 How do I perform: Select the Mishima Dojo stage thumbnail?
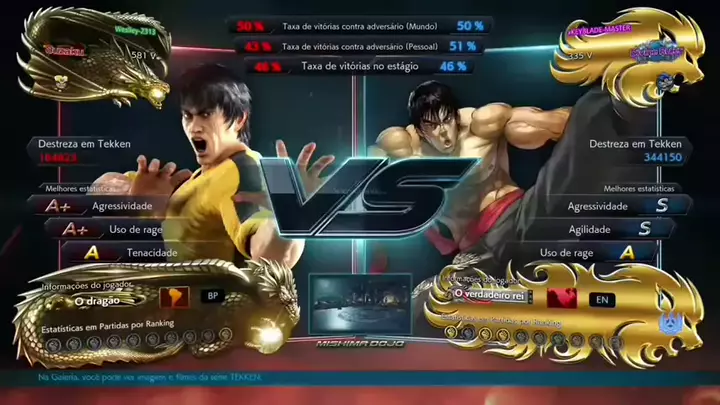click(x=360, y=307)
